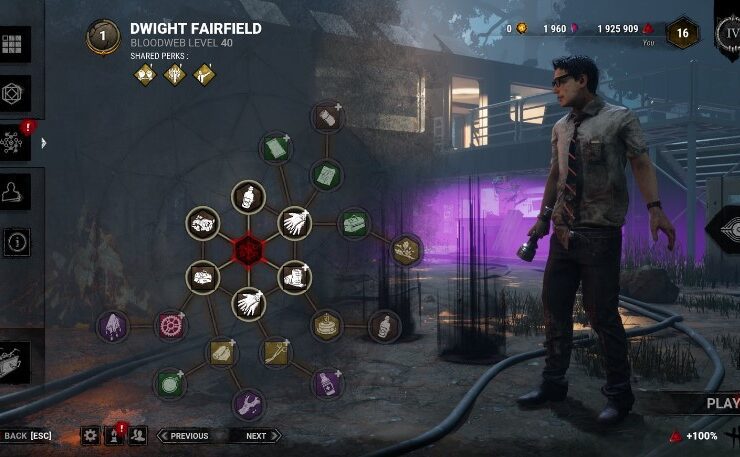Open the loadout grid tab
Image resolution: width=740 pixels, height=457 pixels.
[15, 44]
